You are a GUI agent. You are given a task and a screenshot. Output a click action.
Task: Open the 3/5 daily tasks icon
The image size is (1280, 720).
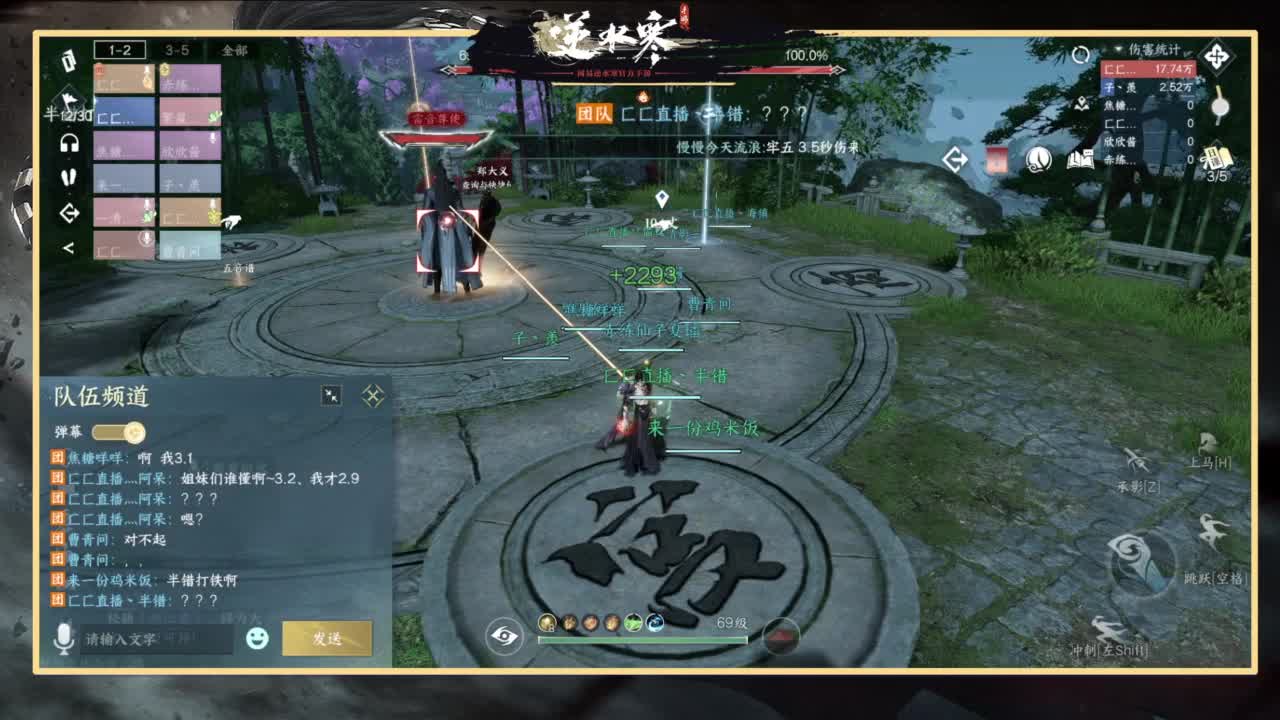1216,158
